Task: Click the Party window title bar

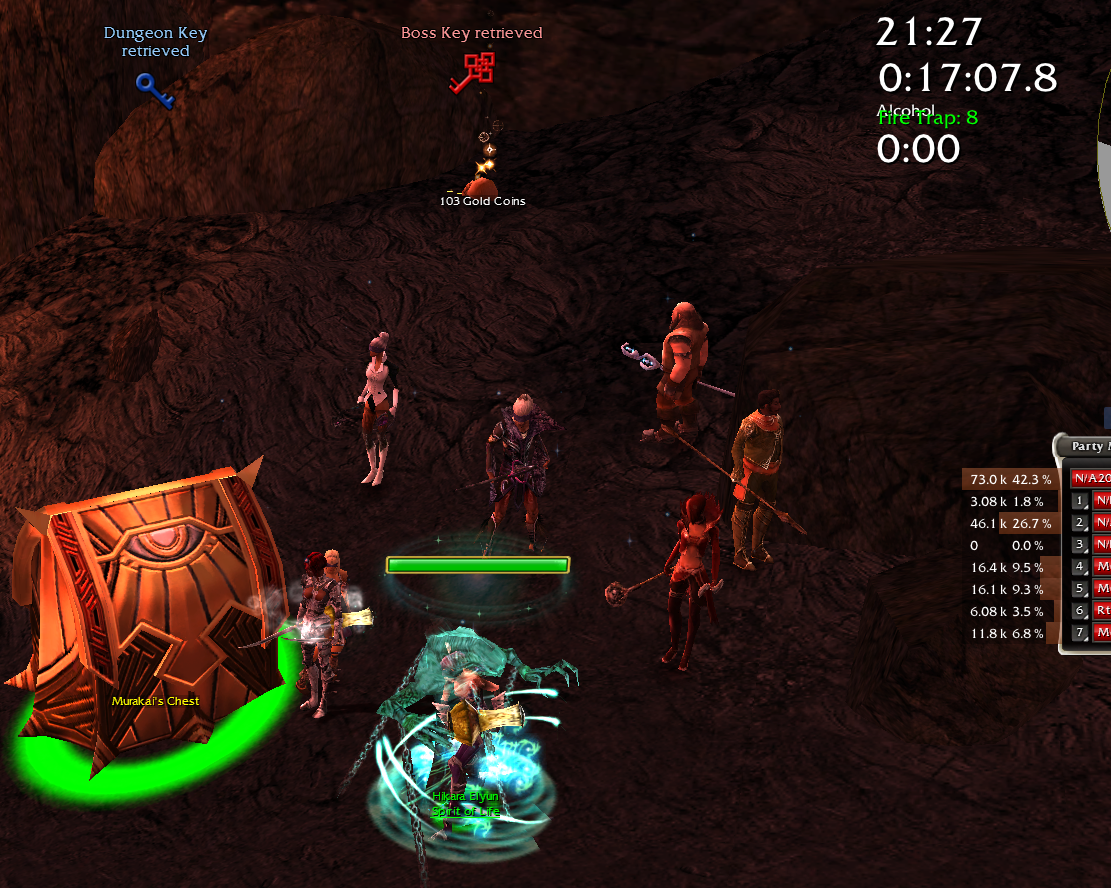Action: [1090, 447]
